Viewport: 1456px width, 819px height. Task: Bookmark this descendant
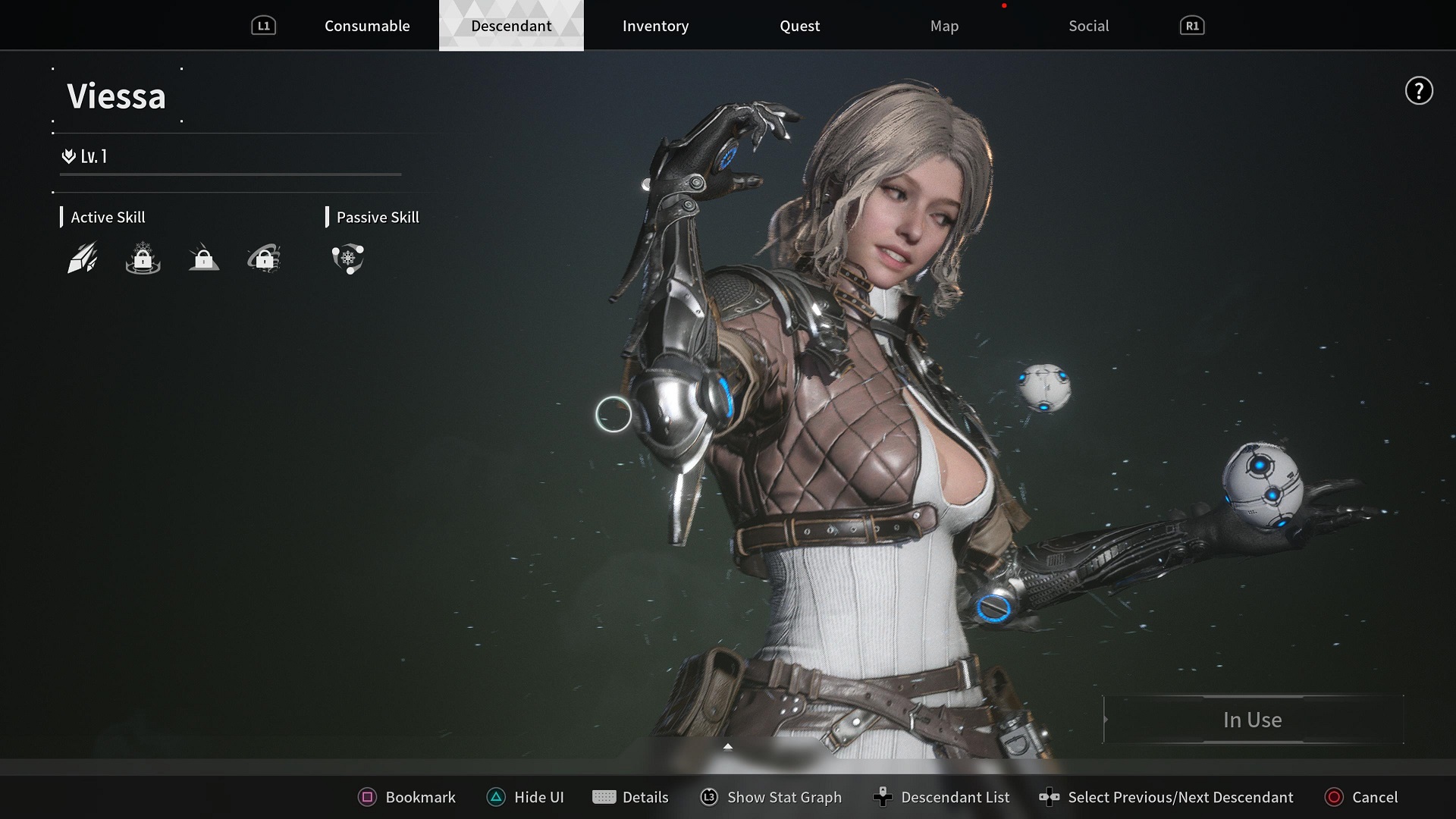click(x=407, y=797)
